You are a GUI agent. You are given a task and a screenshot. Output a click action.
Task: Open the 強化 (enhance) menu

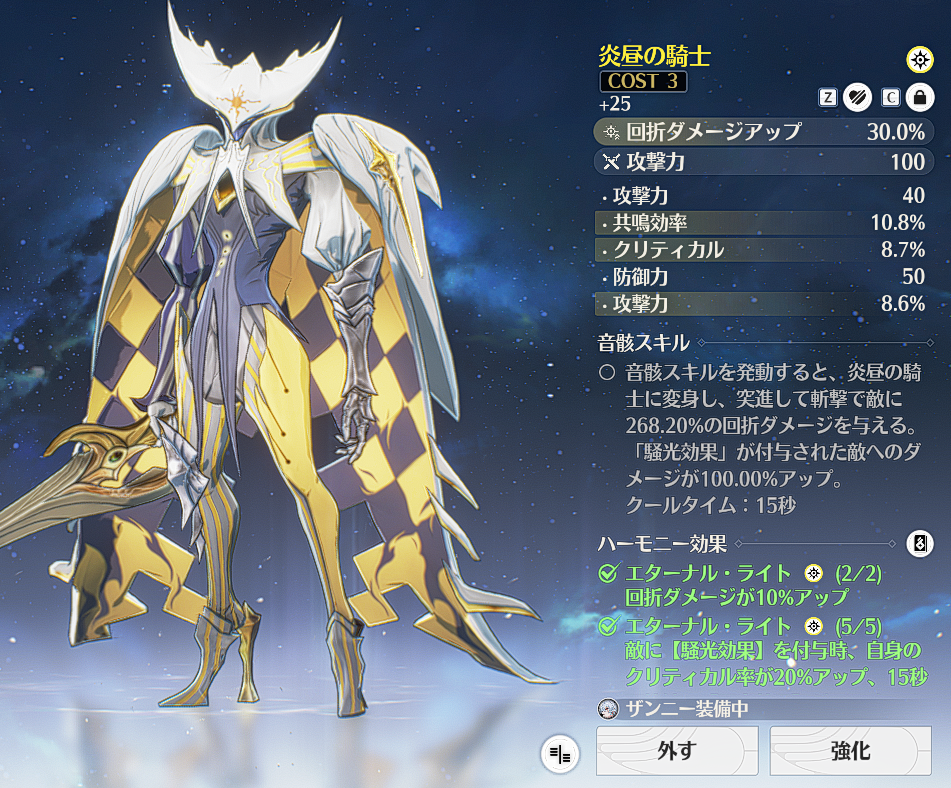tap(850, 751)
